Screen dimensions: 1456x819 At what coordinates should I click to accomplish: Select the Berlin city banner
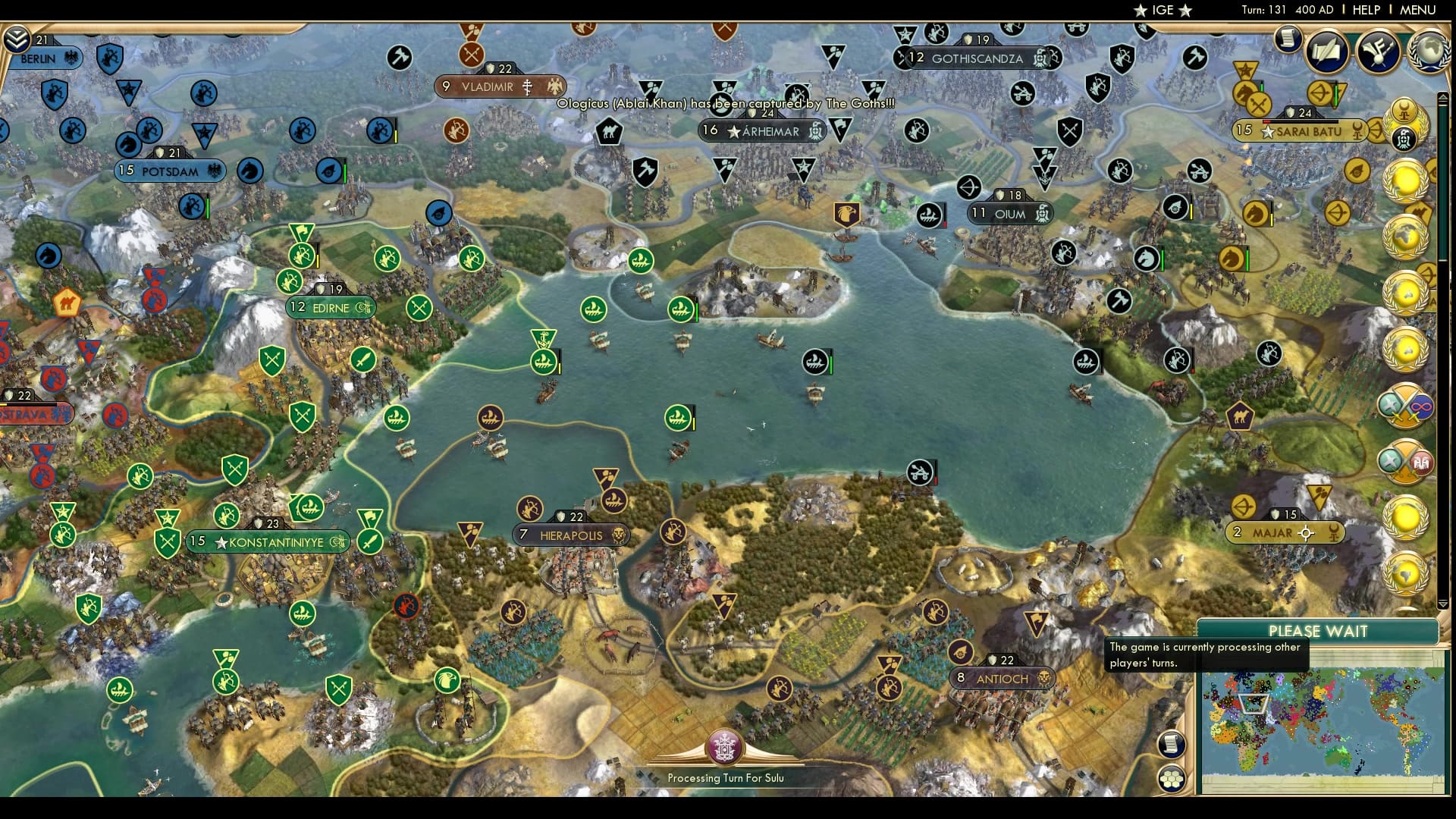pyautogui.click(x=38, y=58)
